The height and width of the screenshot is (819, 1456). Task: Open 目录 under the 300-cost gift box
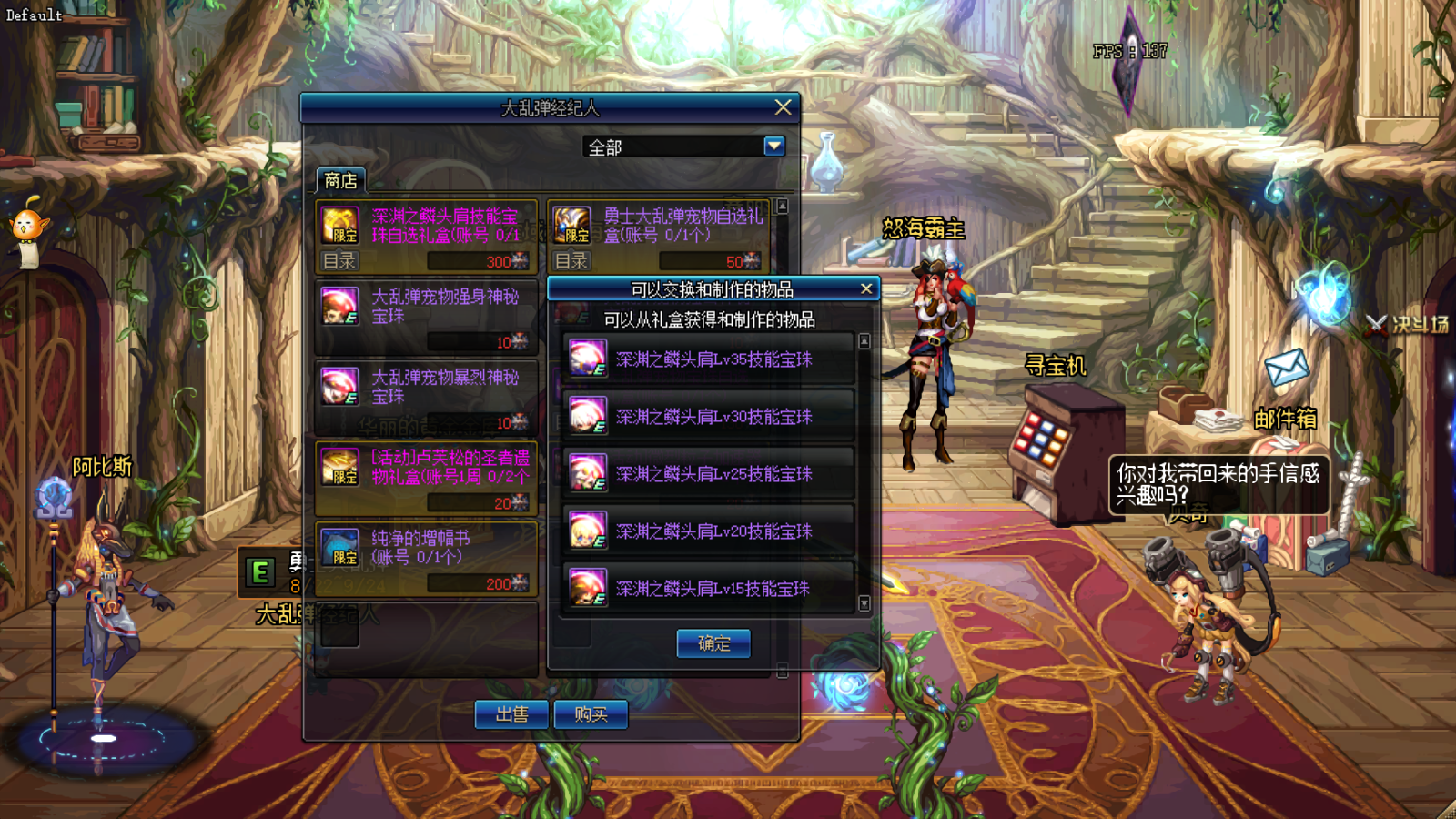(339, 261)
